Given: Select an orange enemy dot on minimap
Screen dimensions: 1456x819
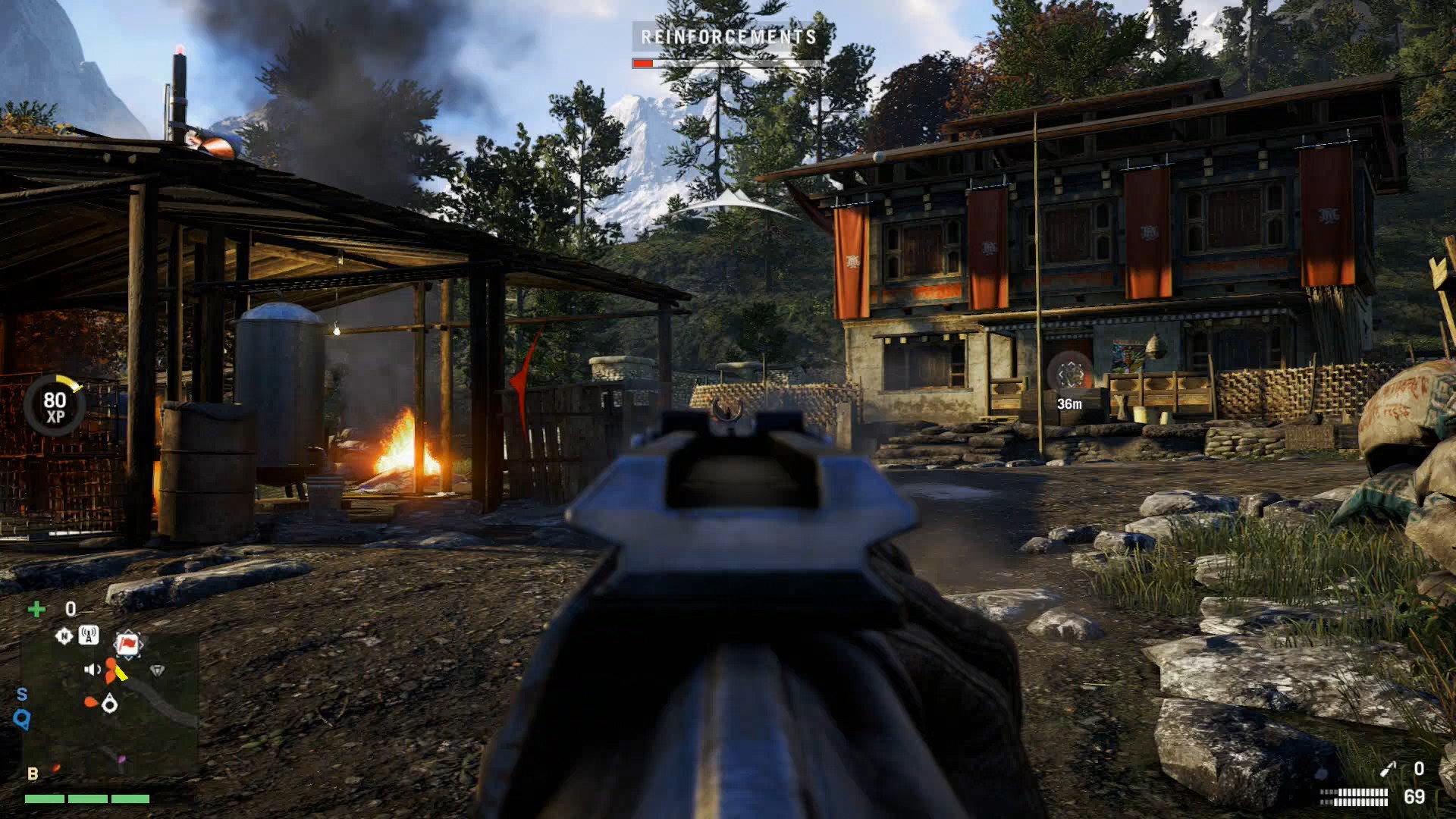Looking at the screenshot, I should tap(111, 662).
